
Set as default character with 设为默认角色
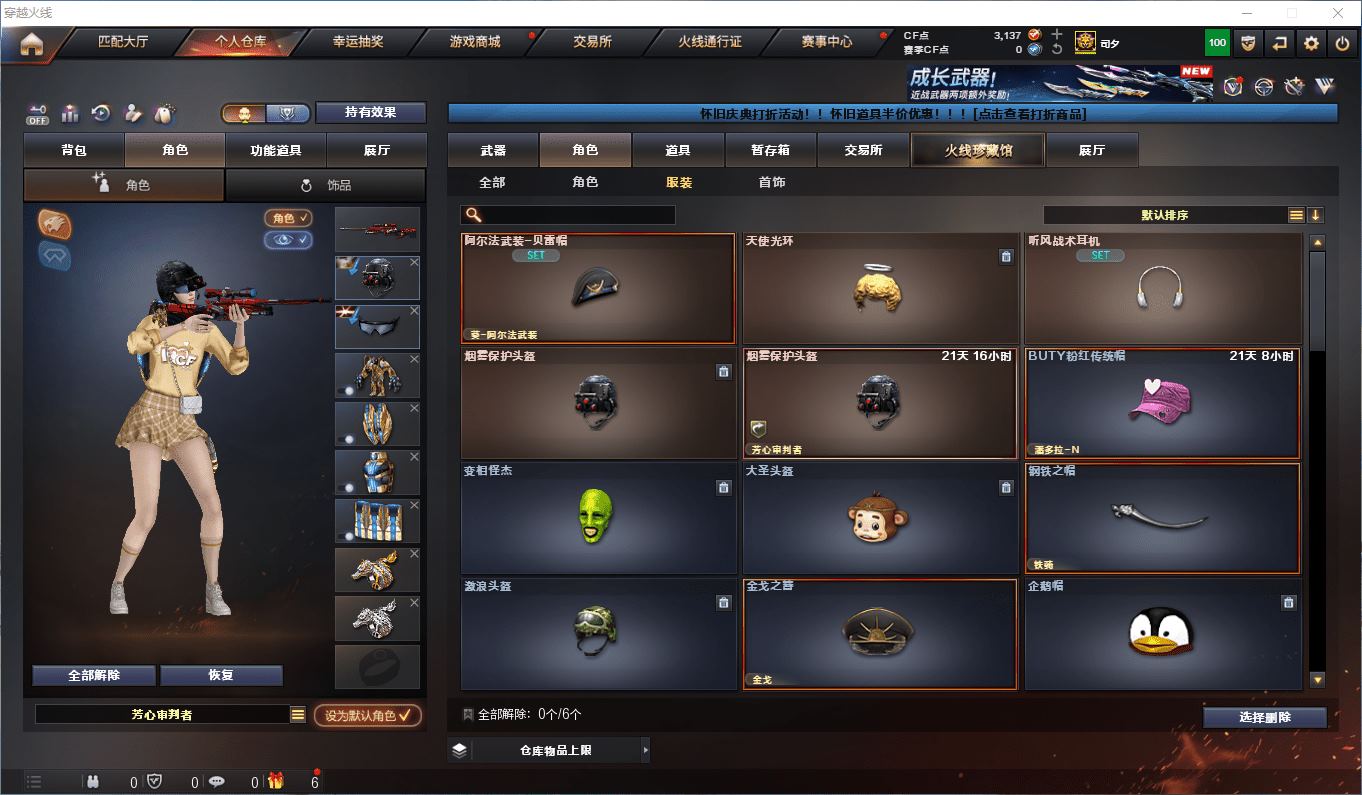pos(367,715)
